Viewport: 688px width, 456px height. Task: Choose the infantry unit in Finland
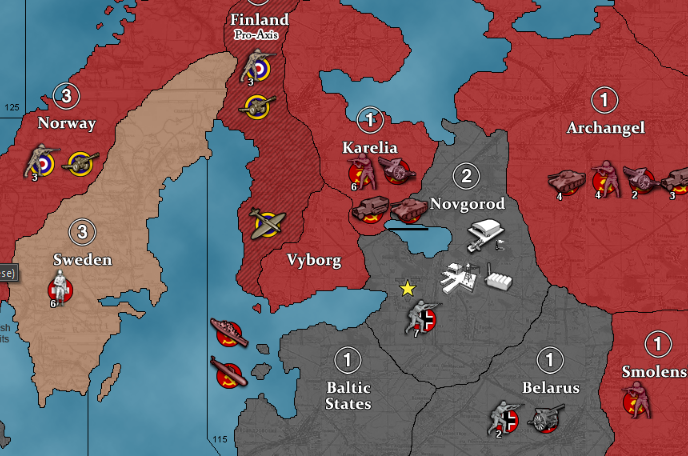[x=254, y=67]
